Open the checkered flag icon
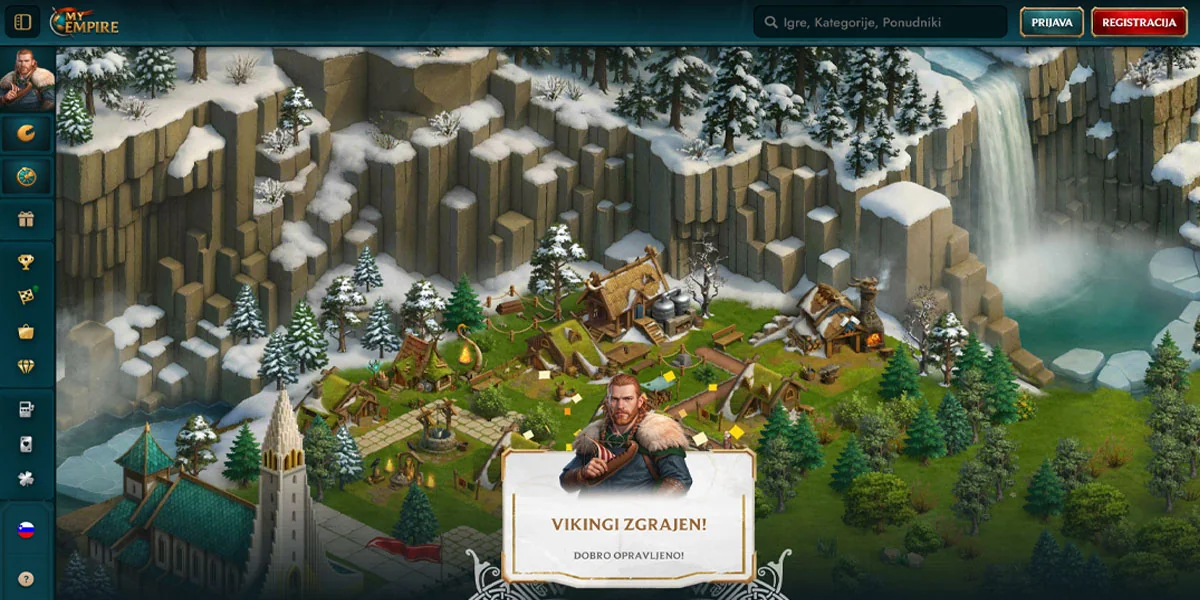This screenshot has width=1200, height=600. pos(26,296)
